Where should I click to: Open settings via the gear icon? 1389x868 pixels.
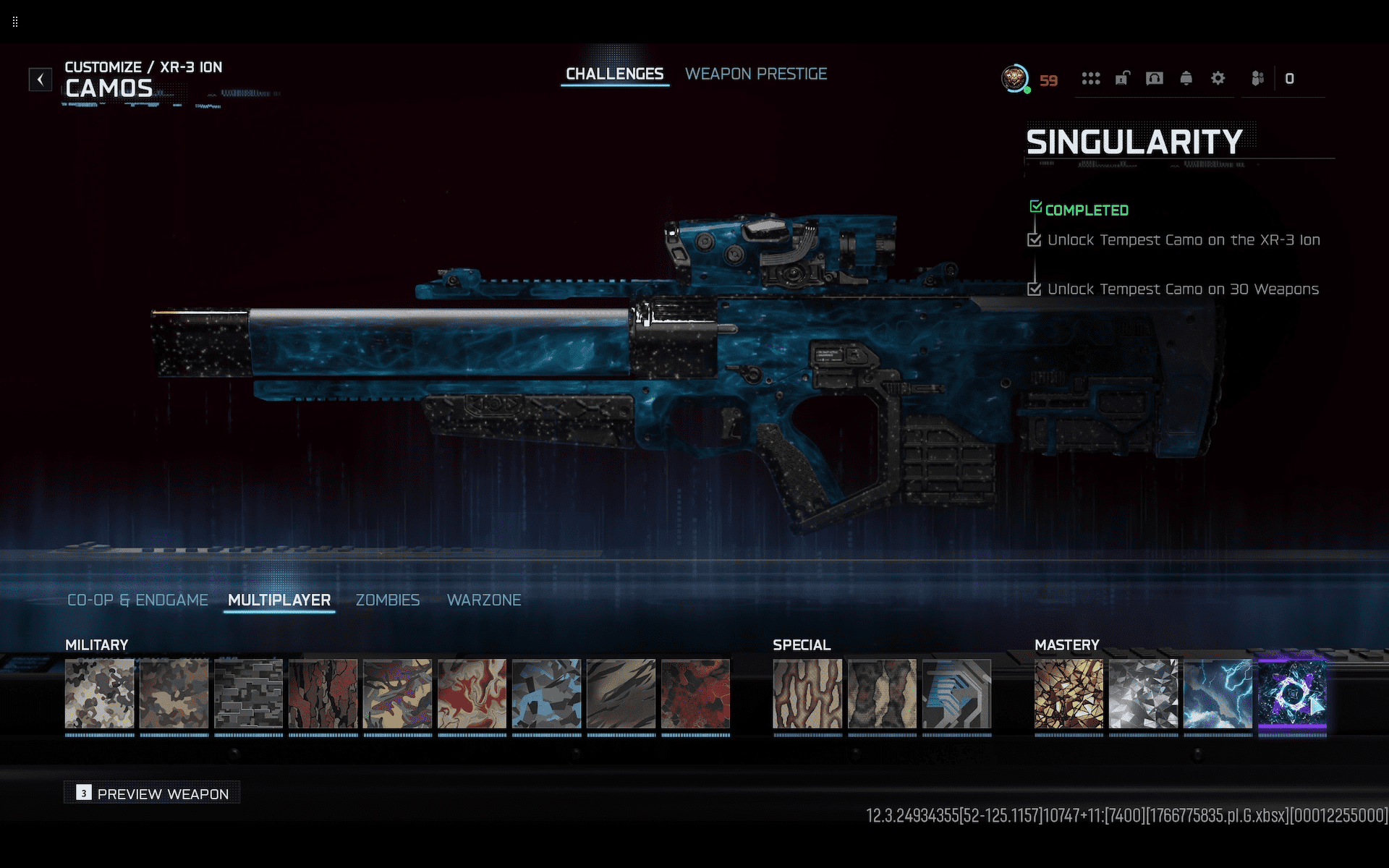tap(1218, 78)
